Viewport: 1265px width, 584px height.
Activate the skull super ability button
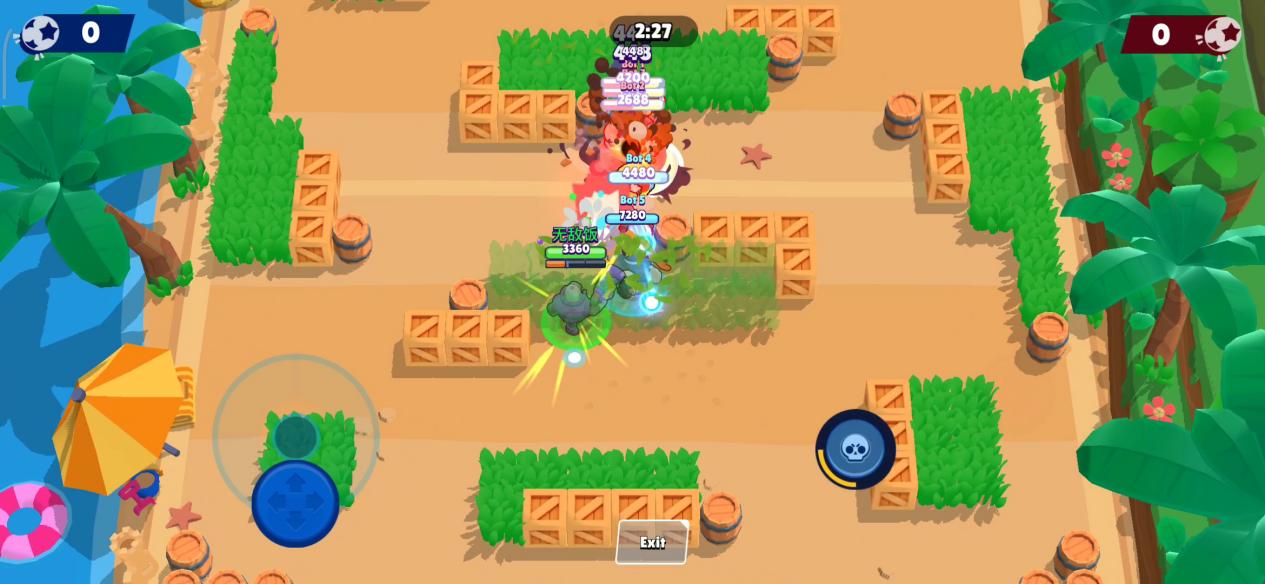tap(855, 449)
